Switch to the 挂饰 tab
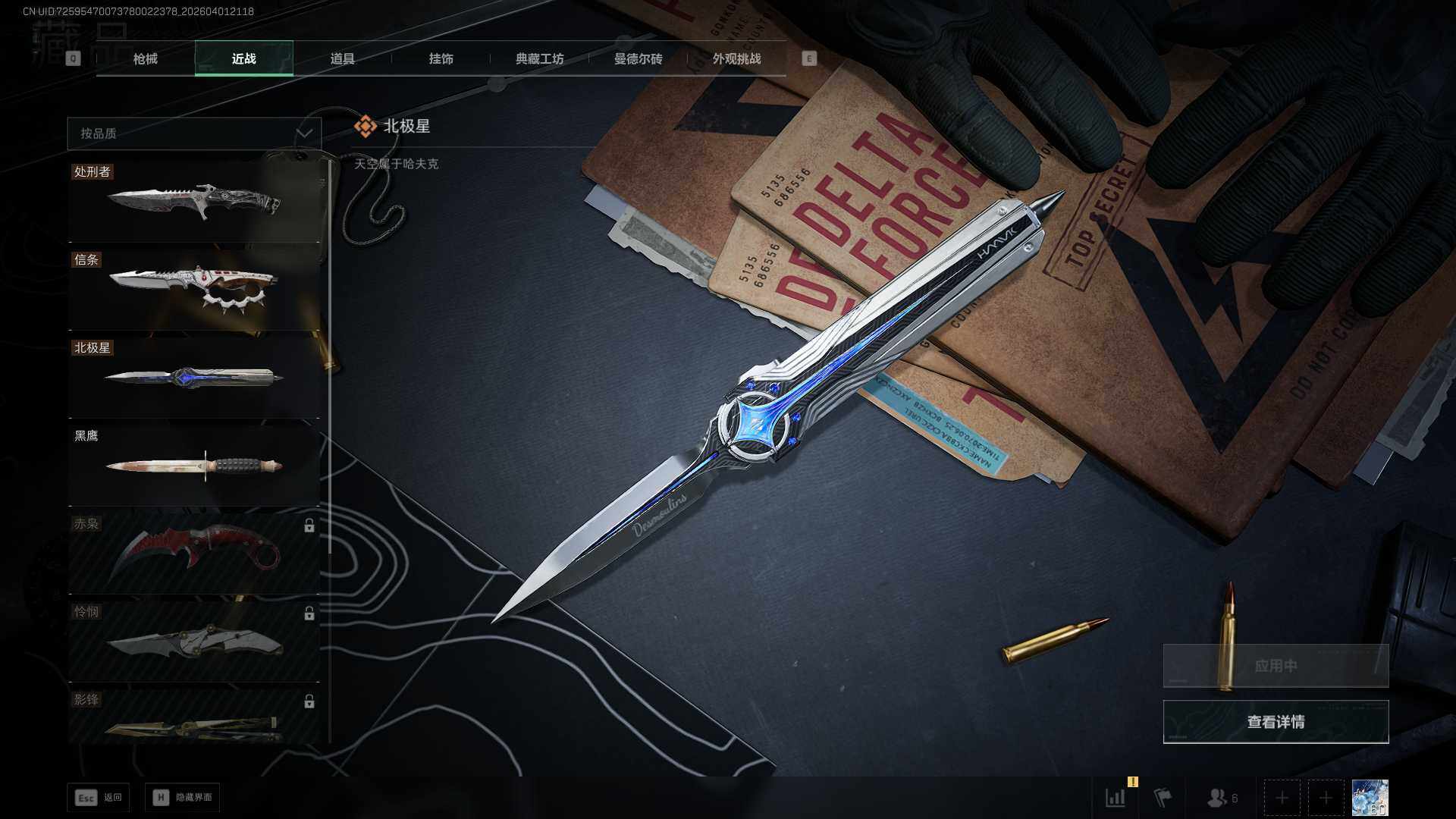Screen dimensions: 1456x819 [441, 58]
